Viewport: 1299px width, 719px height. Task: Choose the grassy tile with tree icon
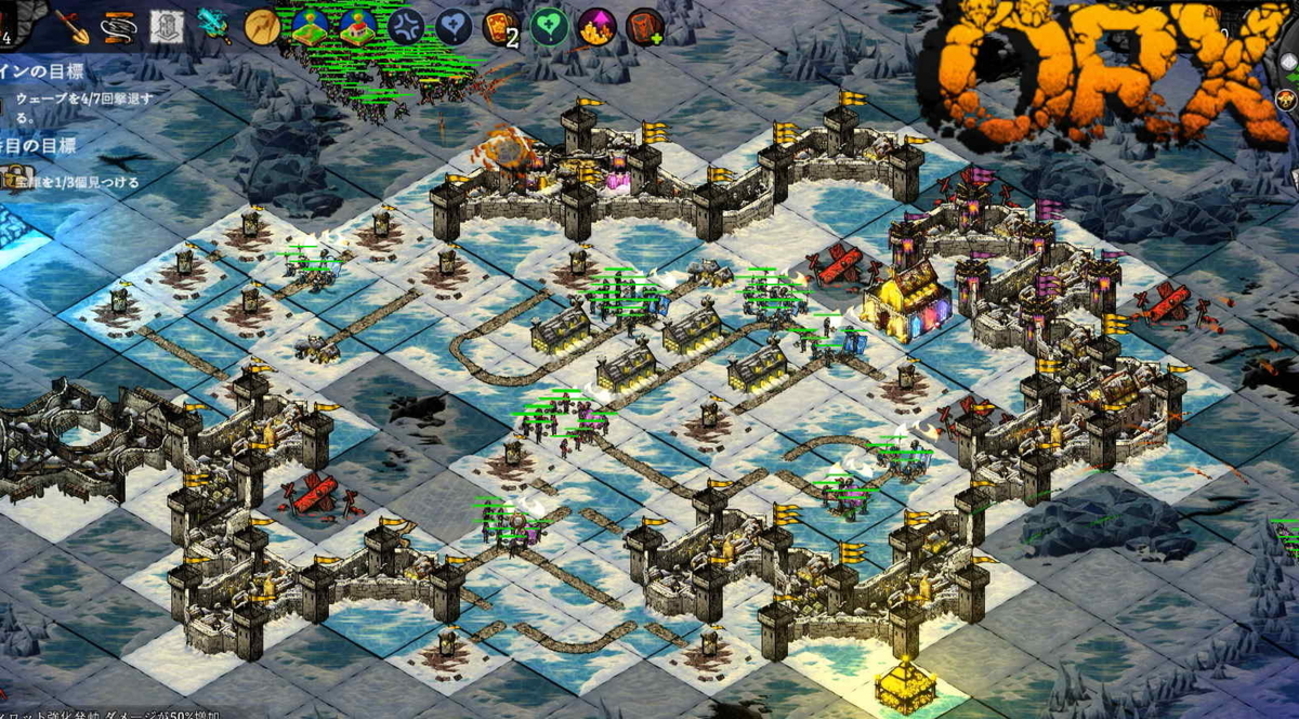pyautogui.click(x=310, y=27)
